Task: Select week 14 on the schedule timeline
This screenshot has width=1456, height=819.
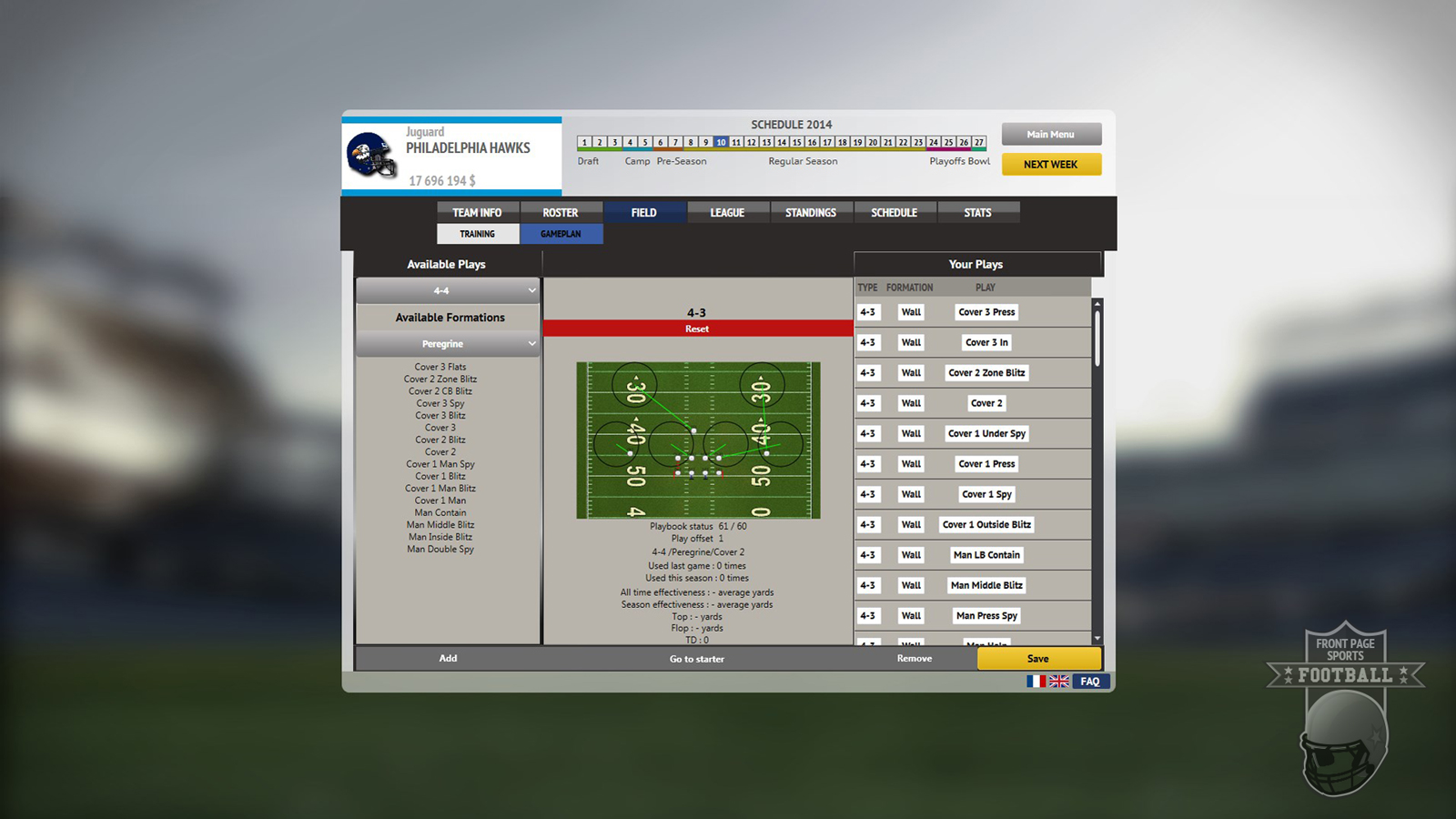Action: coord(781,142)
